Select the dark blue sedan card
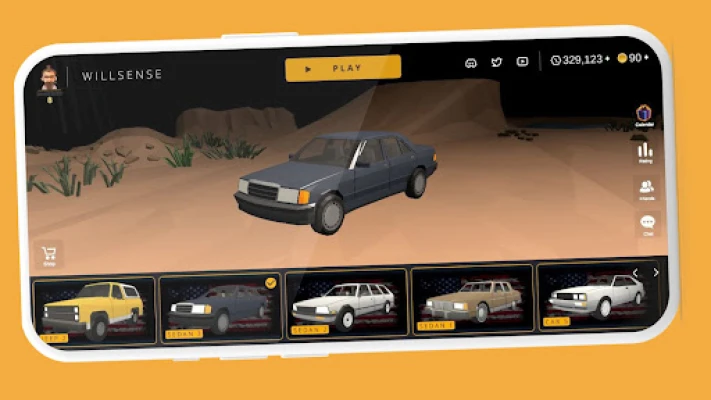The width and height of the screenshot is (711, 400). [221, 305]
